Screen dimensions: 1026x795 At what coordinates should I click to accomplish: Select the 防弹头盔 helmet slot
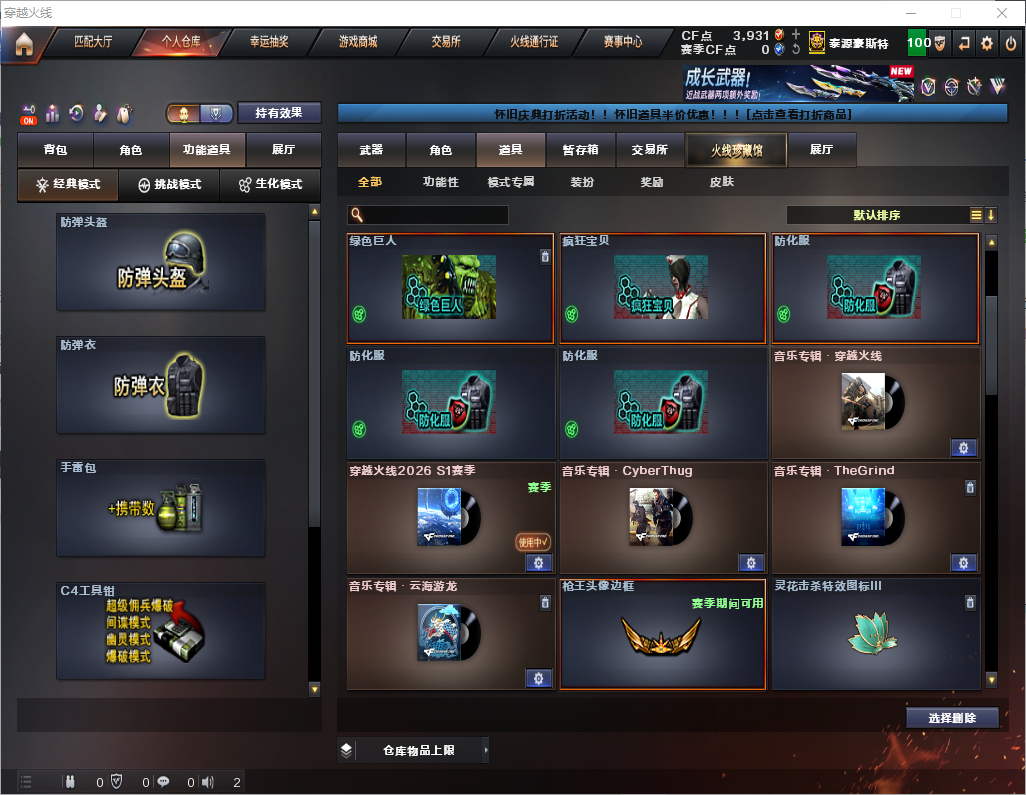tap(161, 262)
